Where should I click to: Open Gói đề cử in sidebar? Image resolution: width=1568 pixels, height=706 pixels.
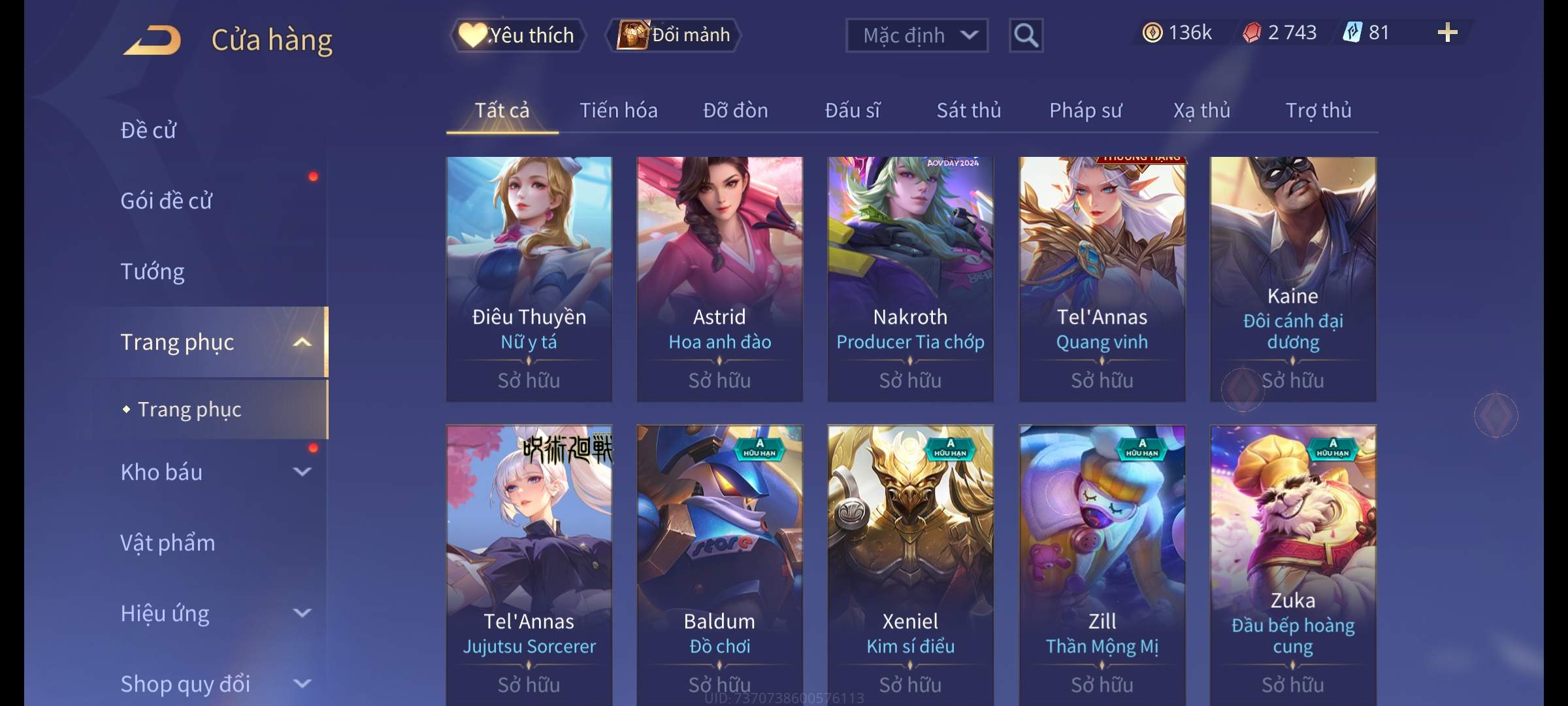[167, 201]
